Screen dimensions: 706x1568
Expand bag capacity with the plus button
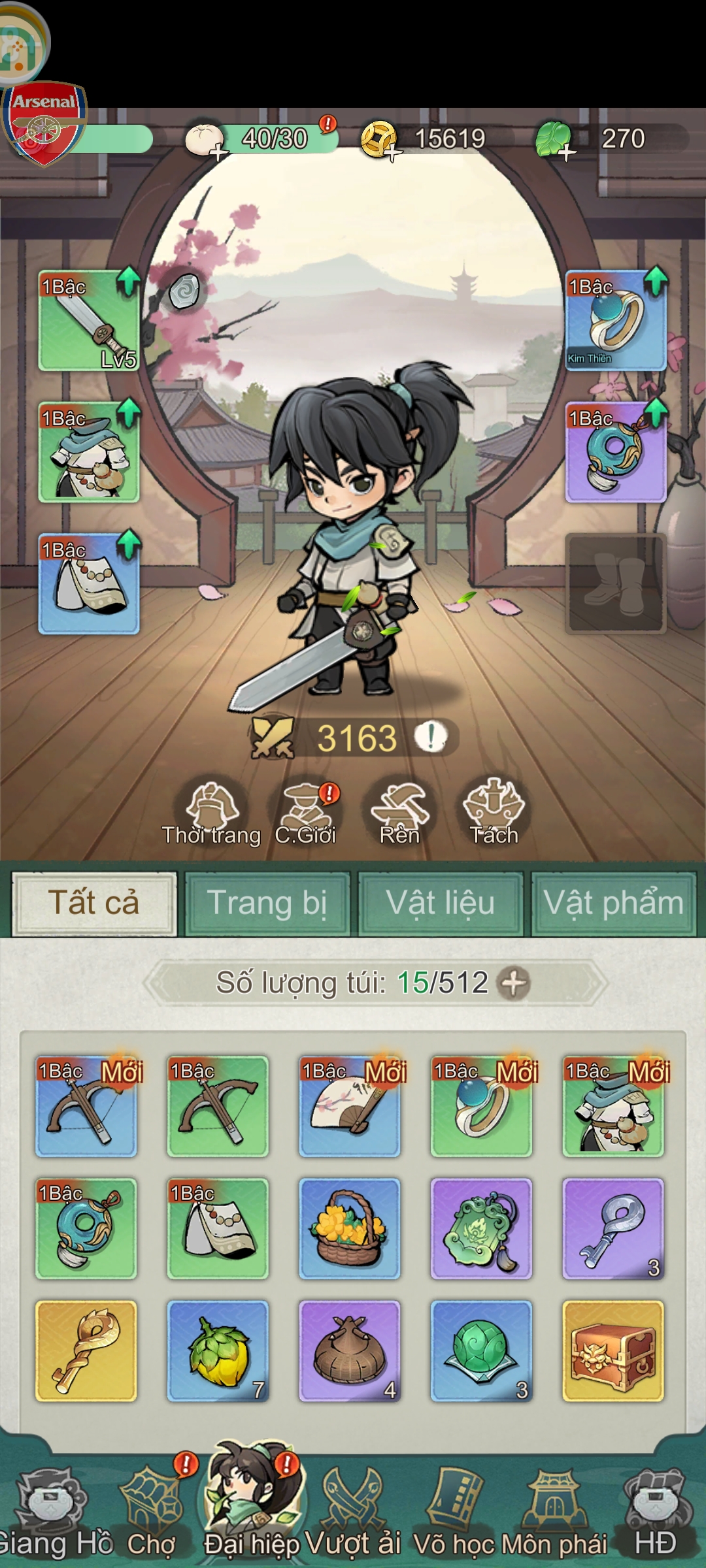coord(514,983)
